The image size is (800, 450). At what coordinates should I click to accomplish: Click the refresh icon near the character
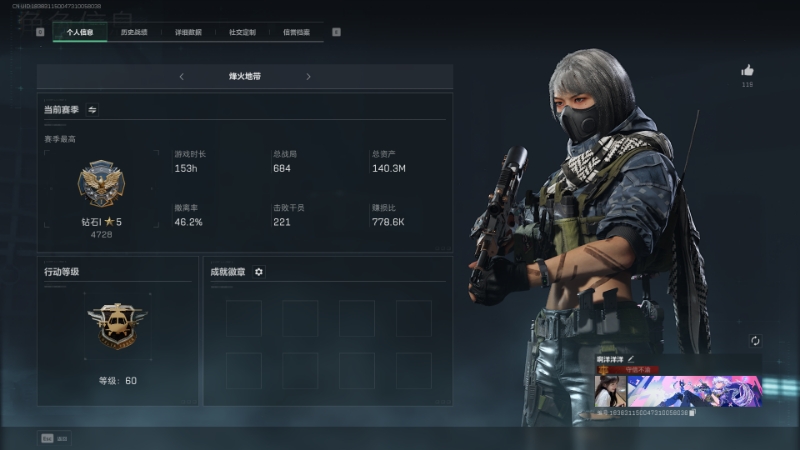click(755, 341)
